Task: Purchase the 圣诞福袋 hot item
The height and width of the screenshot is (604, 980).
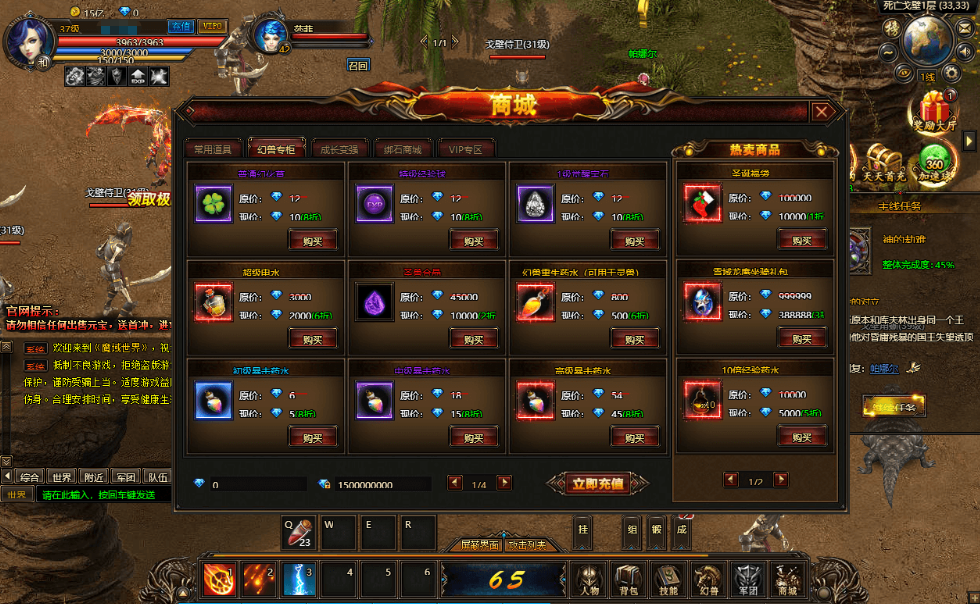Action: 801,240
